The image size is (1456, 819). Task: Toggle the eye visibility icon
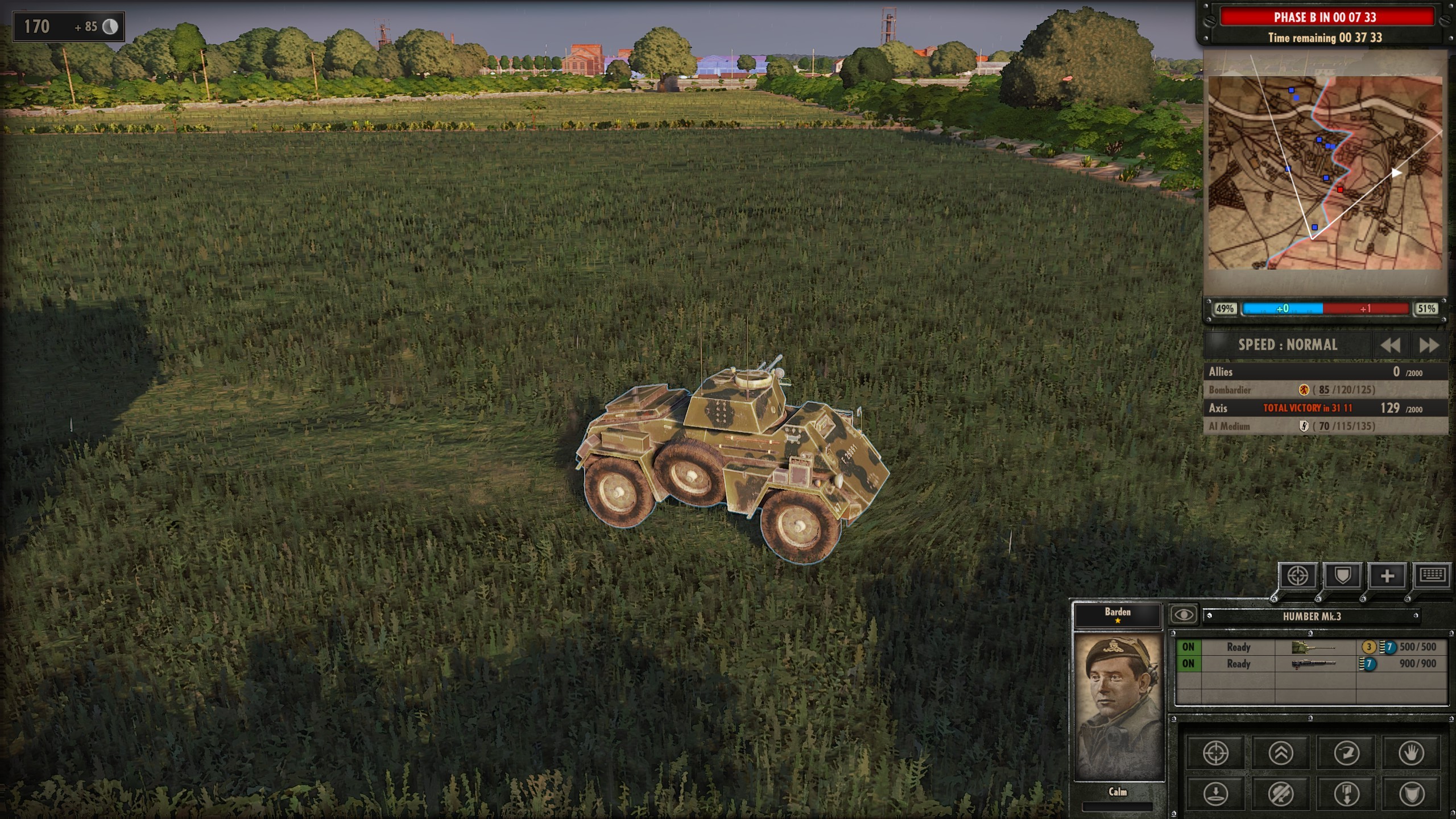(1184, 615)
